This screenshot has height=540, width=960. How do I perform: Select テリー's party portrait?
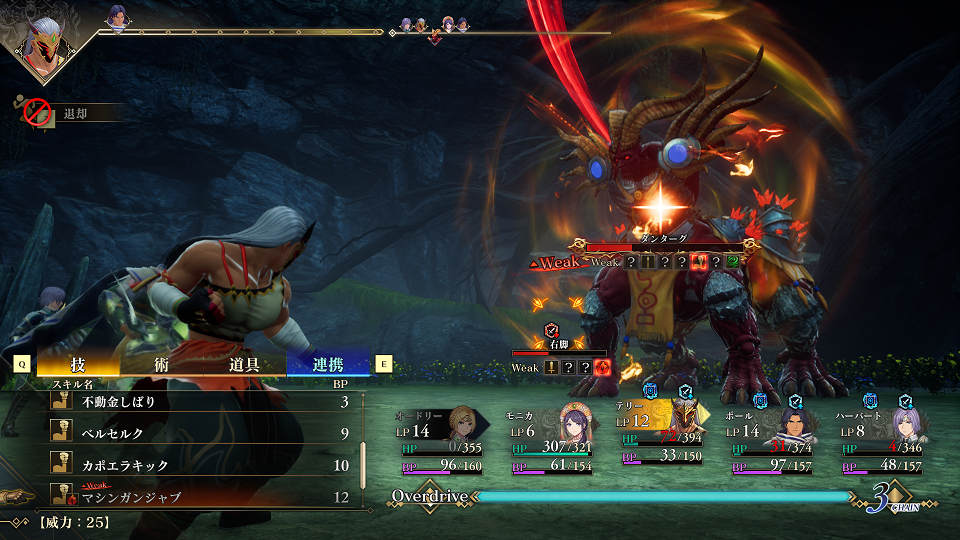pyautogui.click(x=684, y=419)
